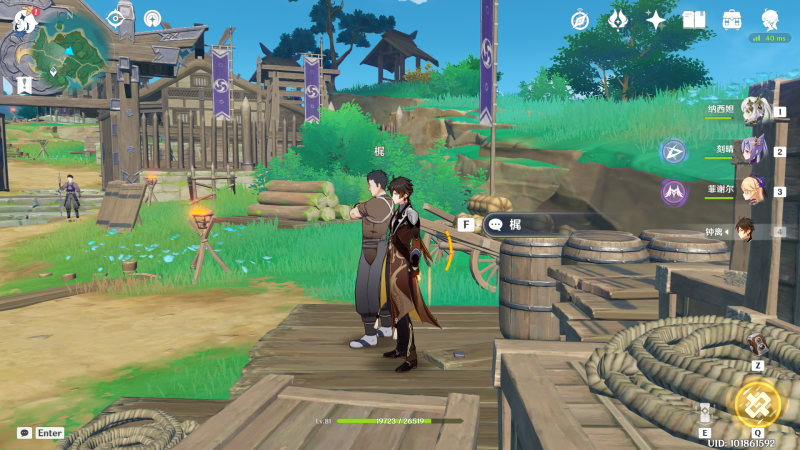The width and height of the screenshot is (800, 450).
Task: Click the circular icon beside elemental sight
Action: click(x=152, y=18)
